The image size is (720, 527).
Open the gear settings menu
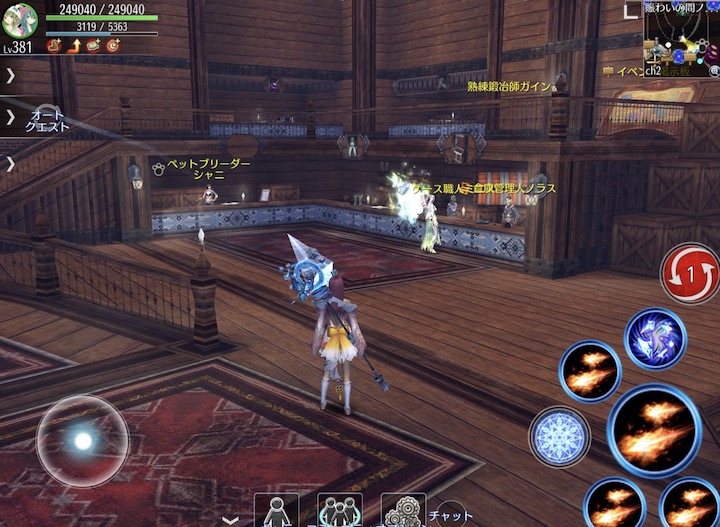point(403,511)
